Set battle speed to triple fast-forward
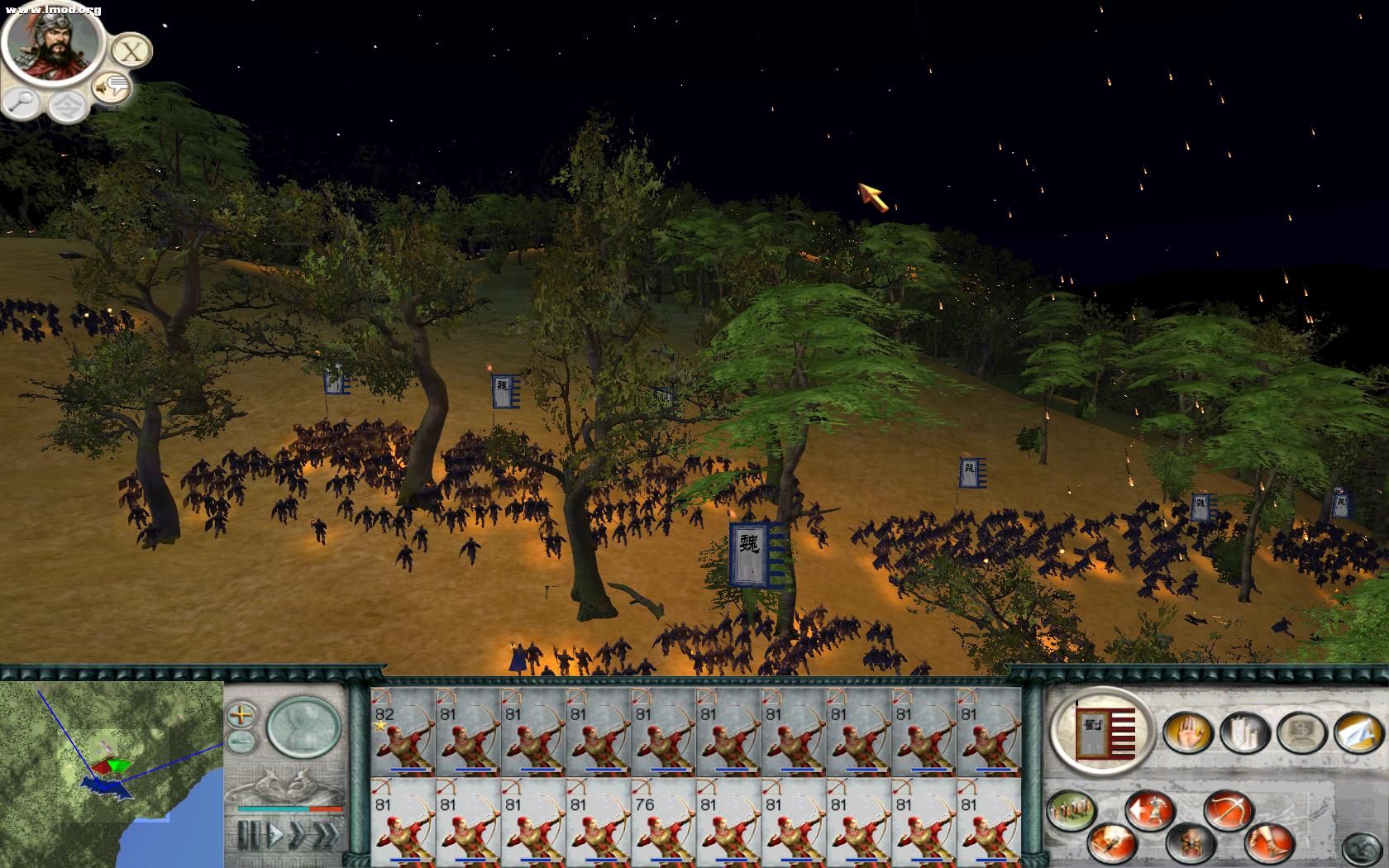 click(x=325, y=835)
